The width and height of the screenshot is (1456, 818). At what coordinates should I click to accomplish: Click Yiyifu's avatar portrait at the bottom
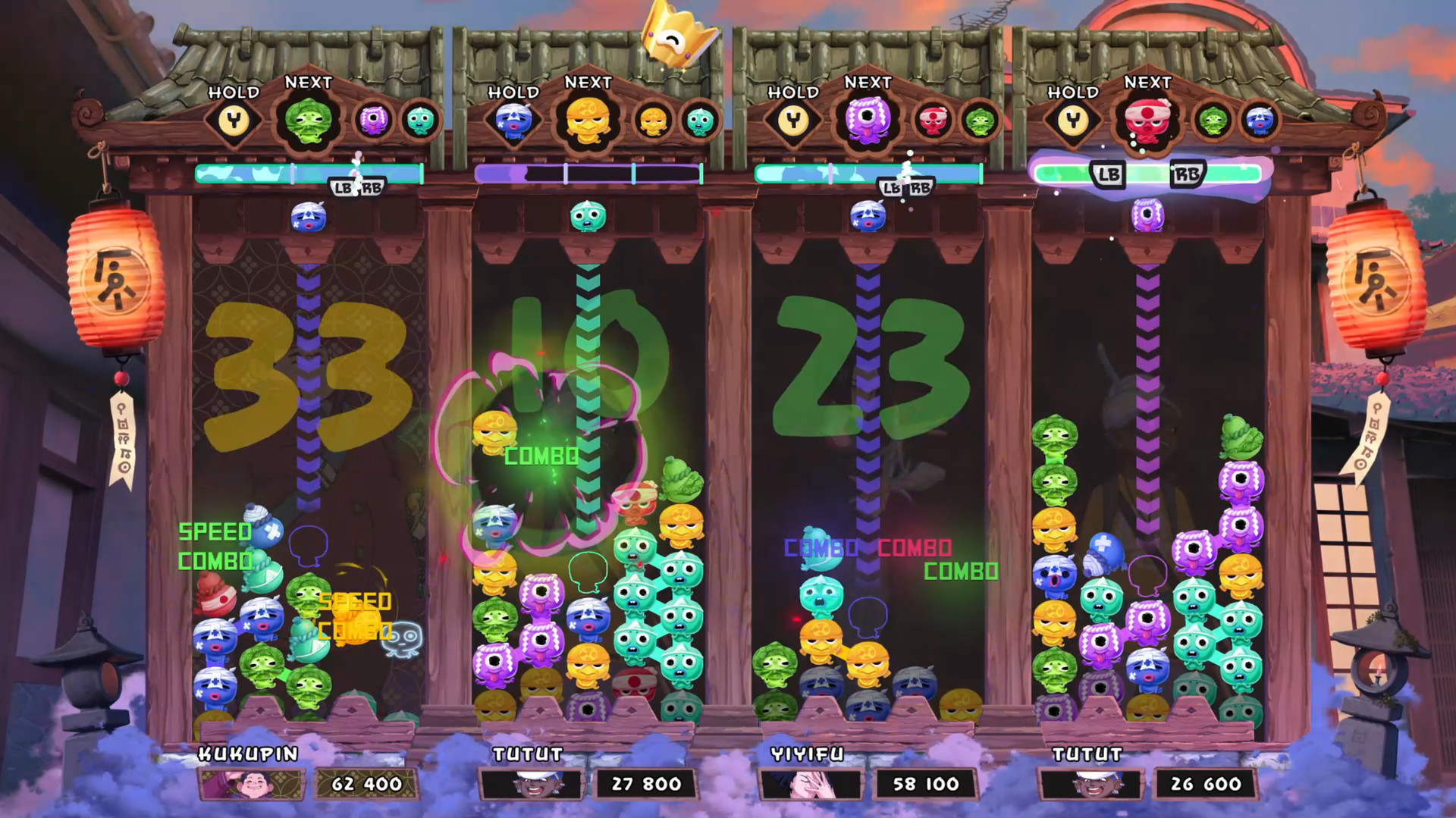809,785
